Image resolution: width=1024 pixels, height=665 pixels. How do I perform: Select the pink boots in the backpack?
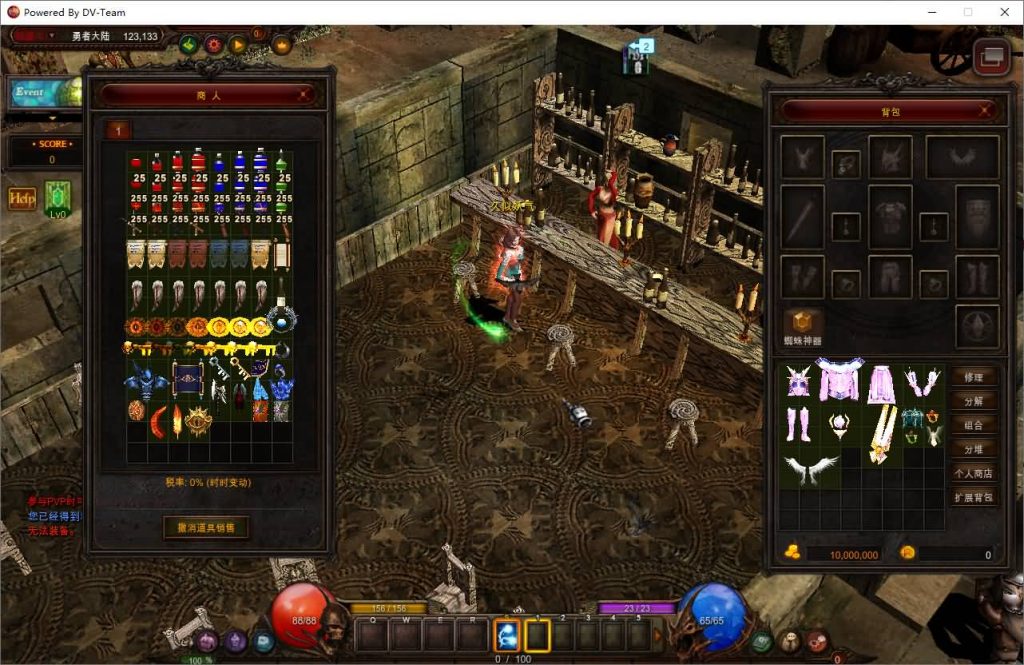coord(797,424)
